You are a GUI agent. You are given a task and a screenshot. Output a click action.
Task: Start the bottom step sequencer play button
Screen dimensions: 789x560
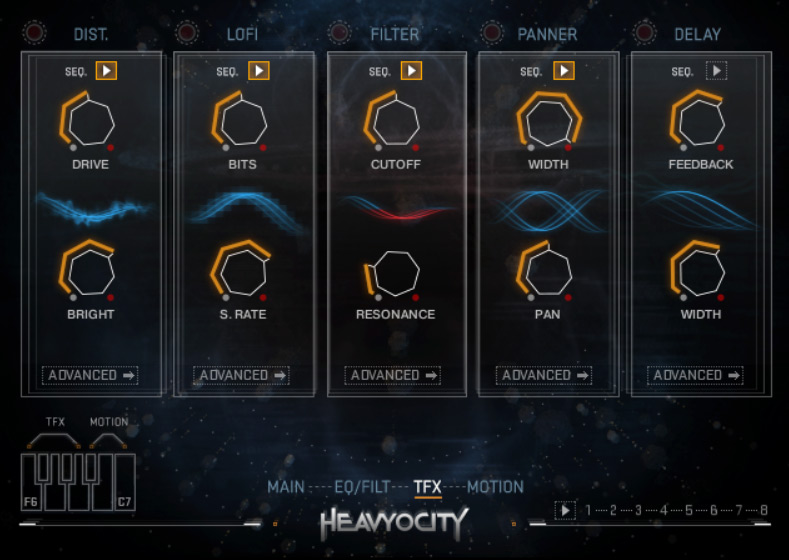[x=565, y=511]
